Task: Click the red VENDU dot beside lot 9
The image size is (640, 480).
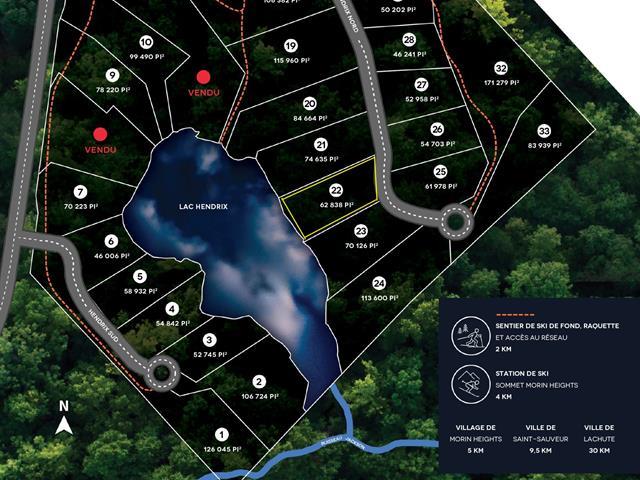Action: click(203, 76)
